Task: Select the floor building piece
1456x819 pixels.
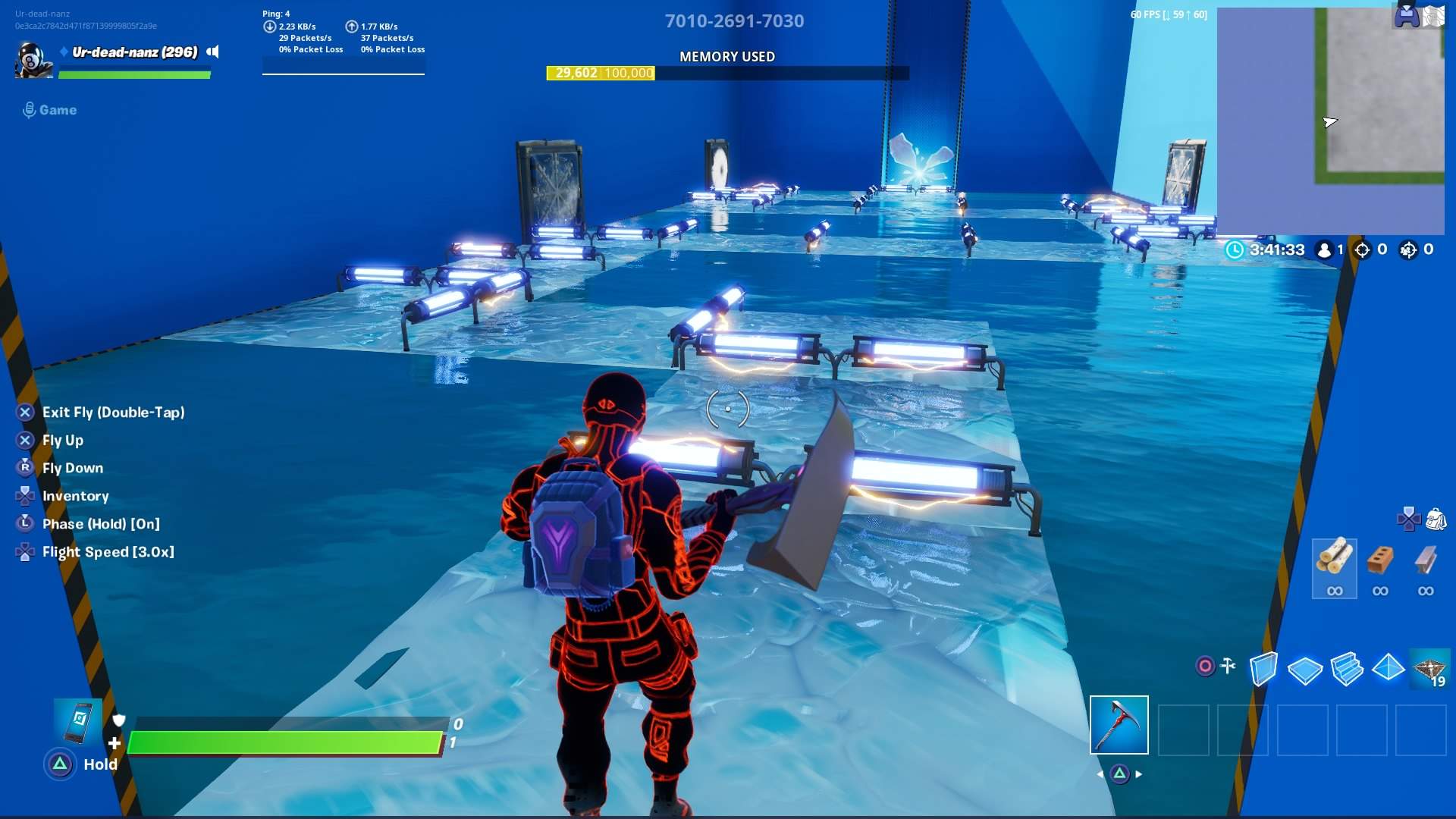Action: [x=1306, y=667]
